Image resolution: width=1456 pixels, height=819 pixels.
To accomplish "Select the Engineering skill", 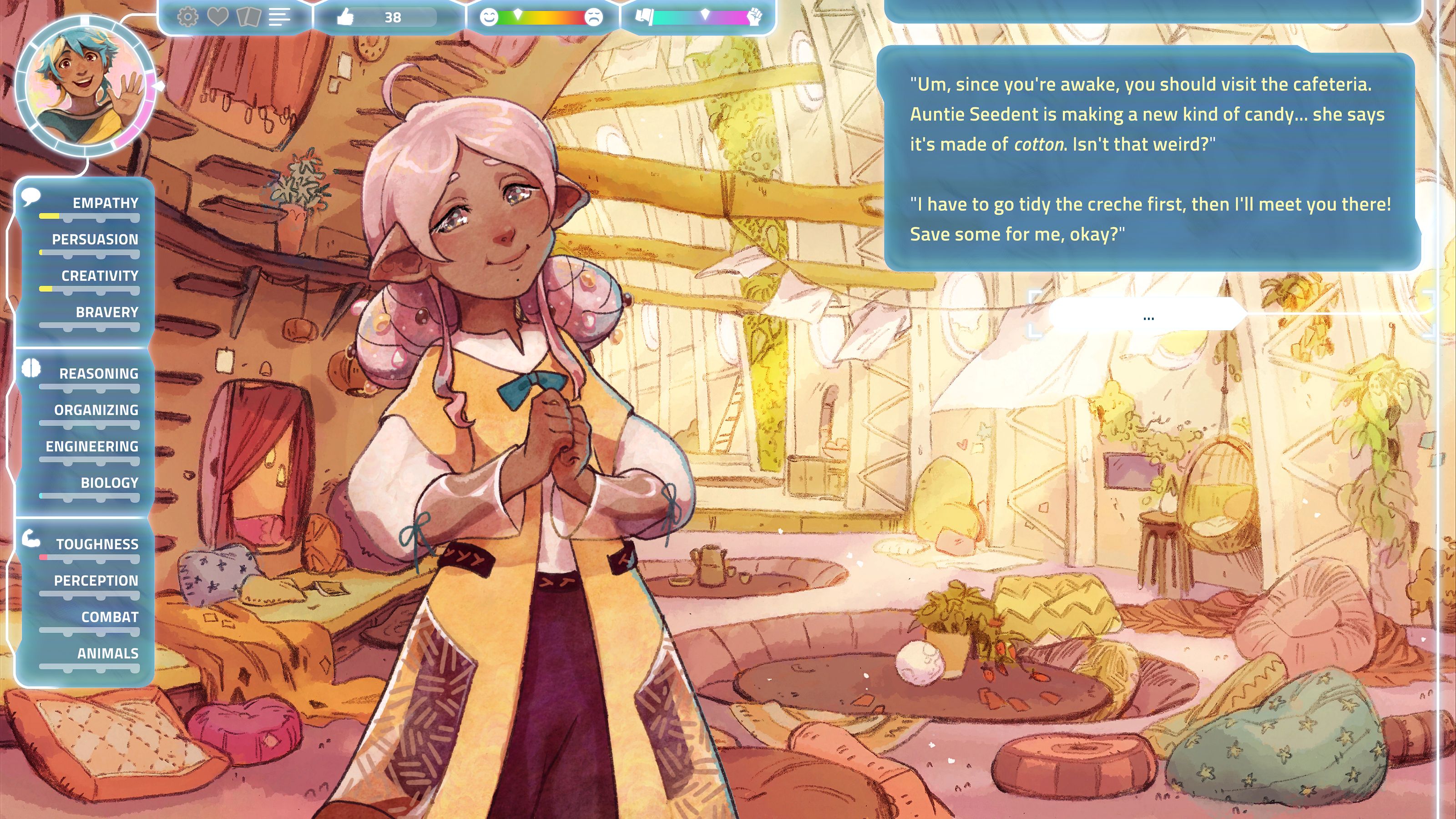I will click(92, 447).
